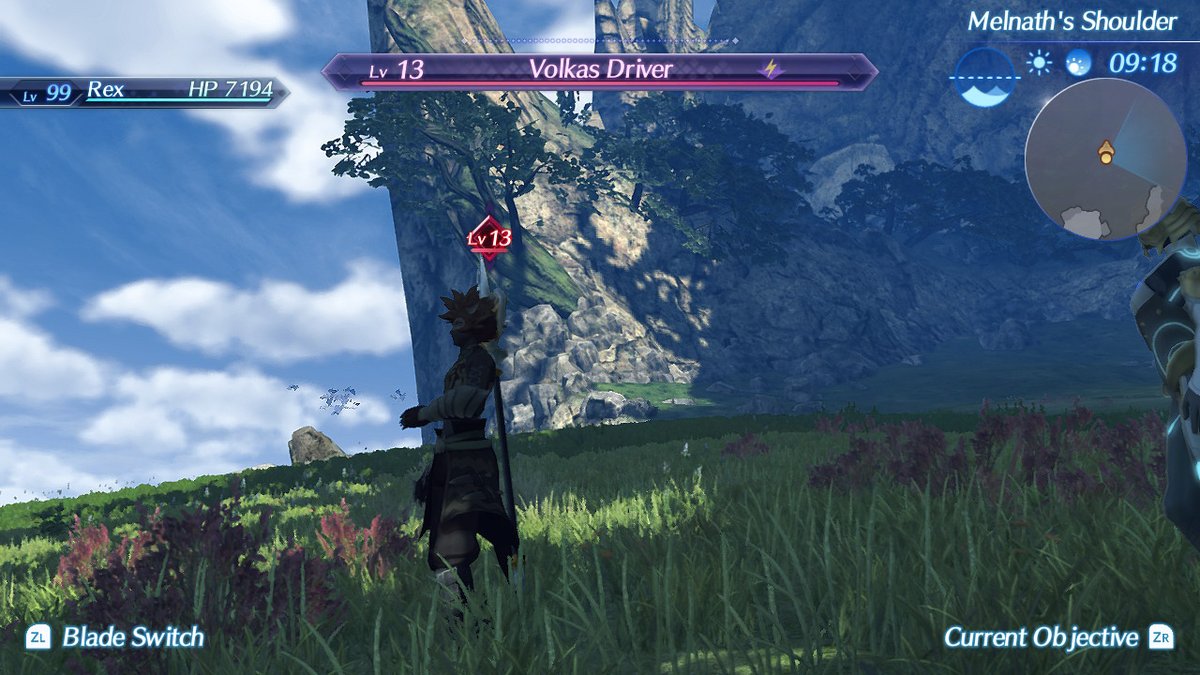
Task: Open the circular minimap
Action: pos(1091,158)
